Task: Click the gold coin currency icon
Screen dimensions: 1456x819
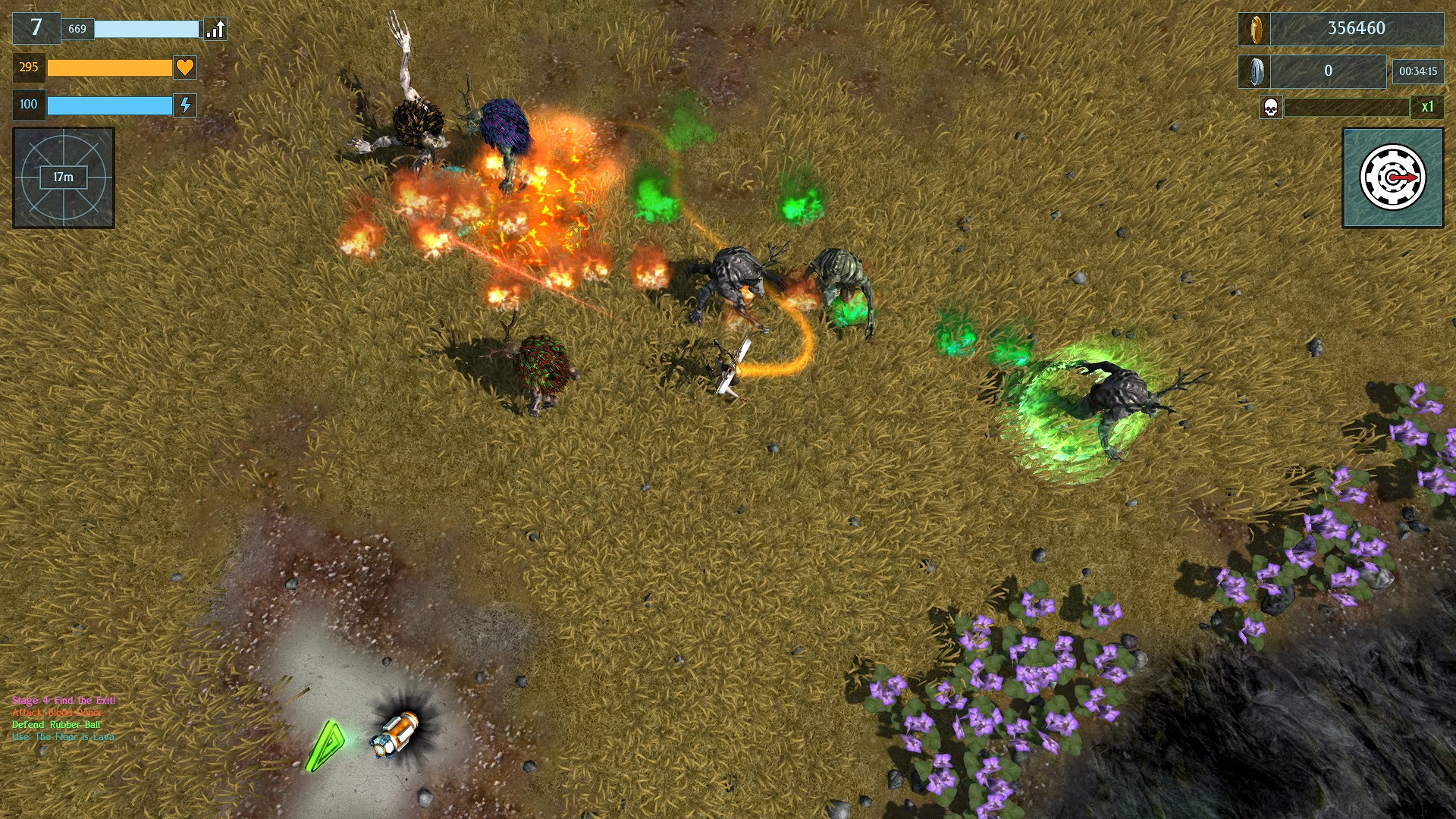Action: coord(1257,29)
